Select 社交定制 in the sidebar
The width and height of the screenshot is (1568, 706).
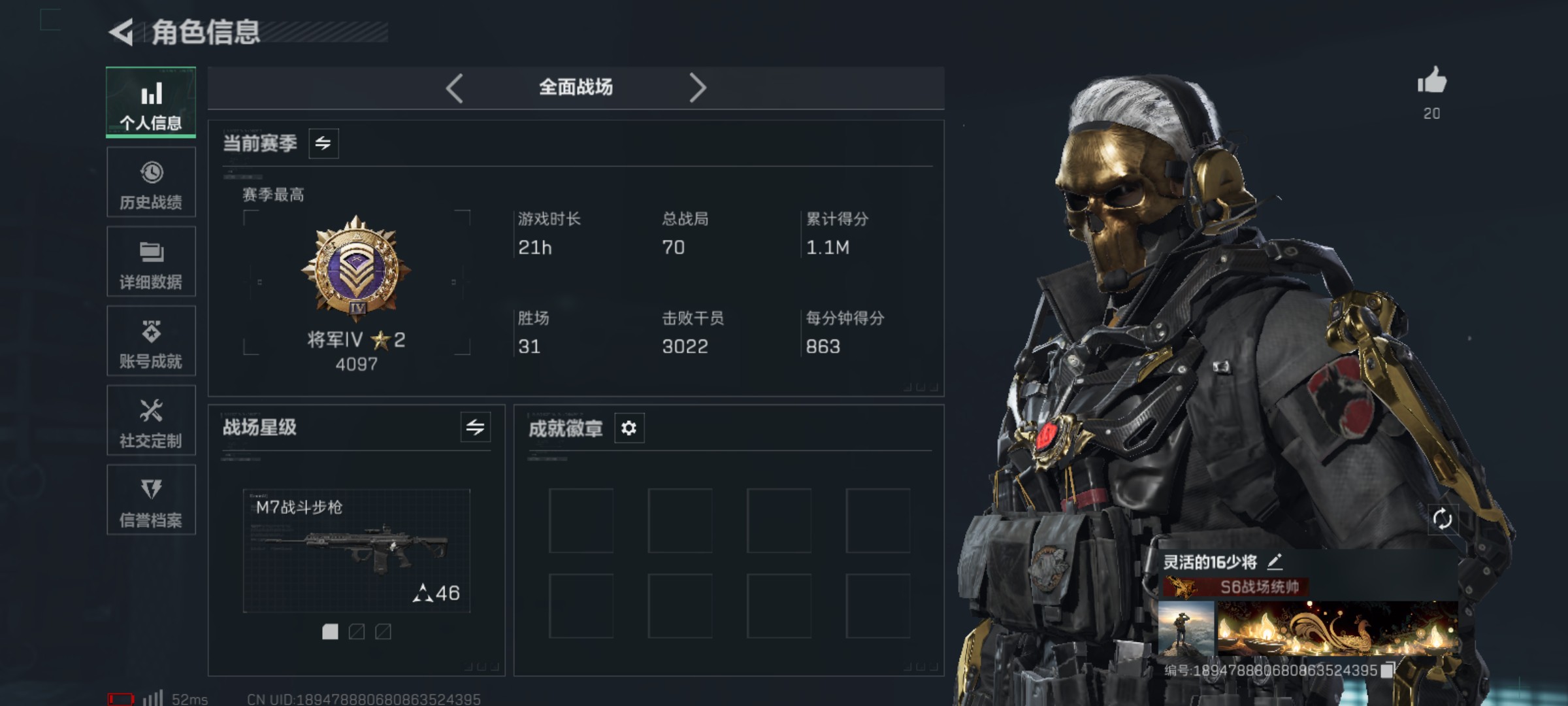pos(151,421)
